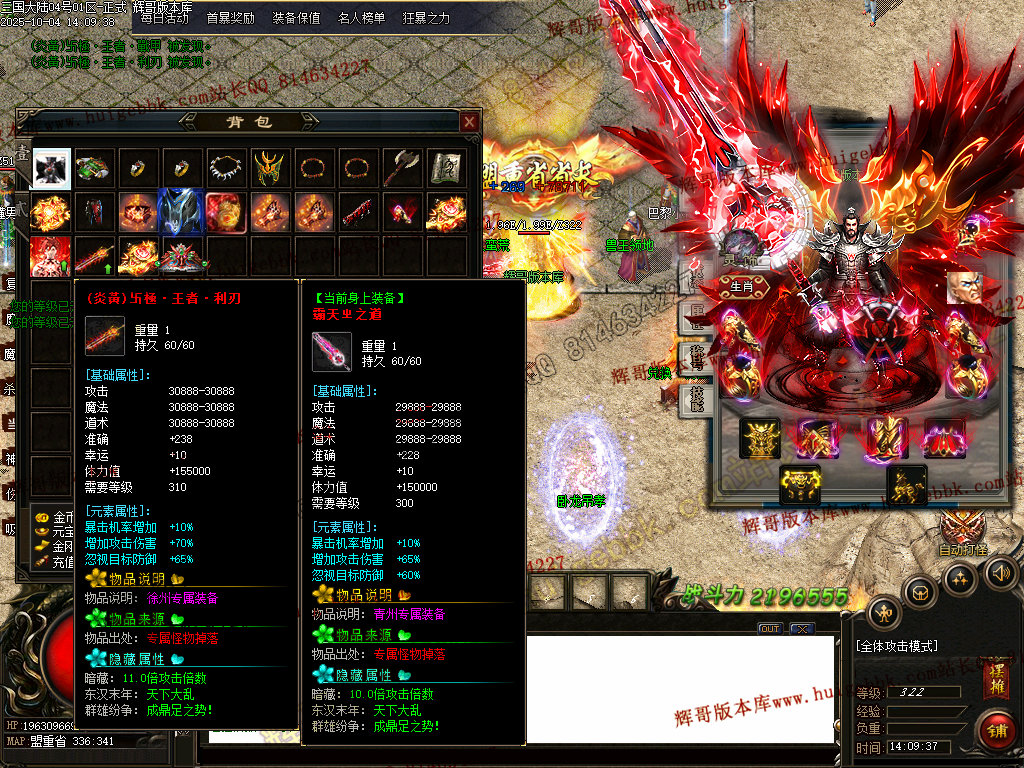The width and height of the screenshot is (1024, 768).
Task: Open the 装备保值 menu
Action: (x=296, y=18)
